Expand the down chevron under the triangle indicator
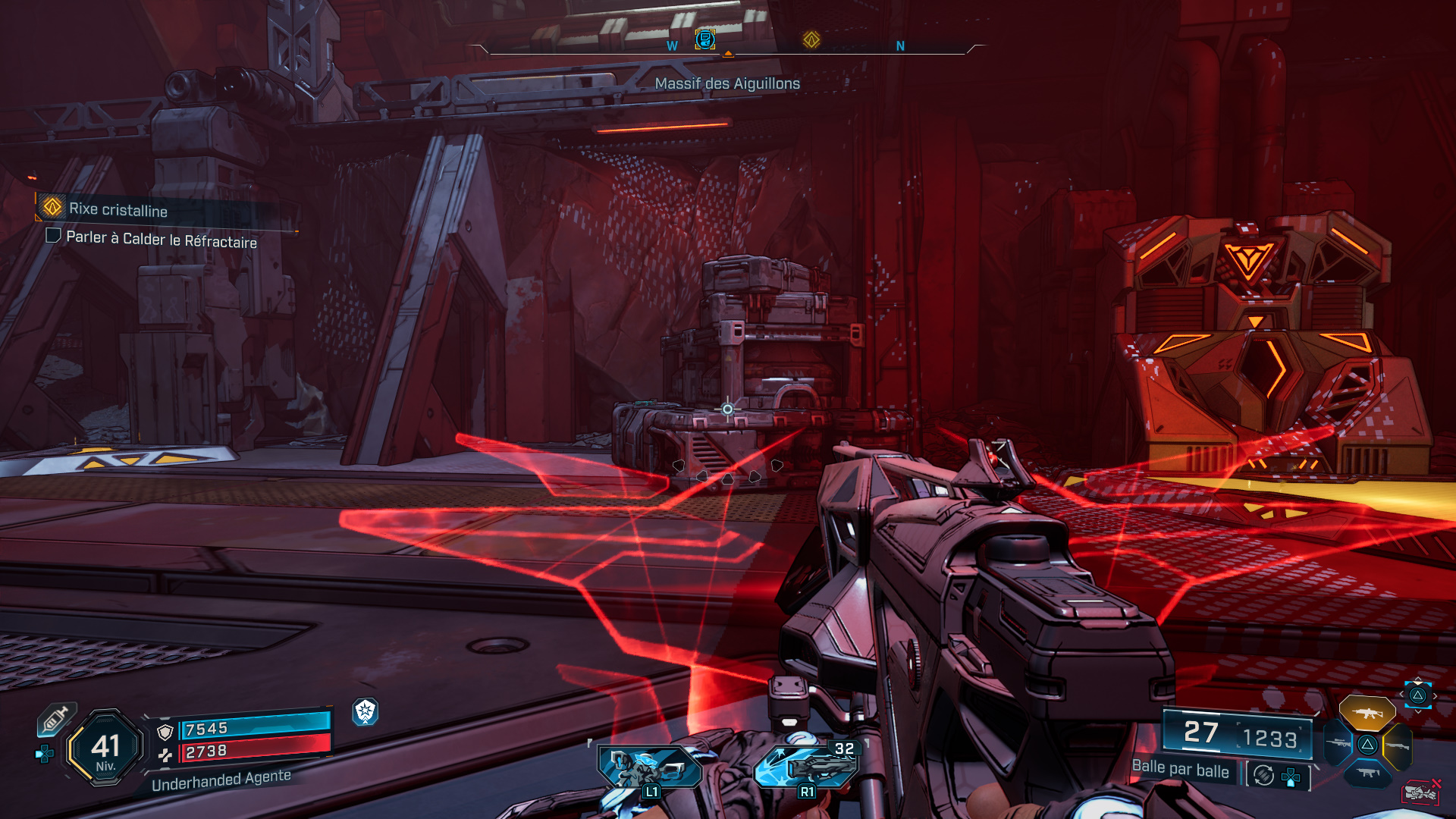 [x=1420, y=711]
